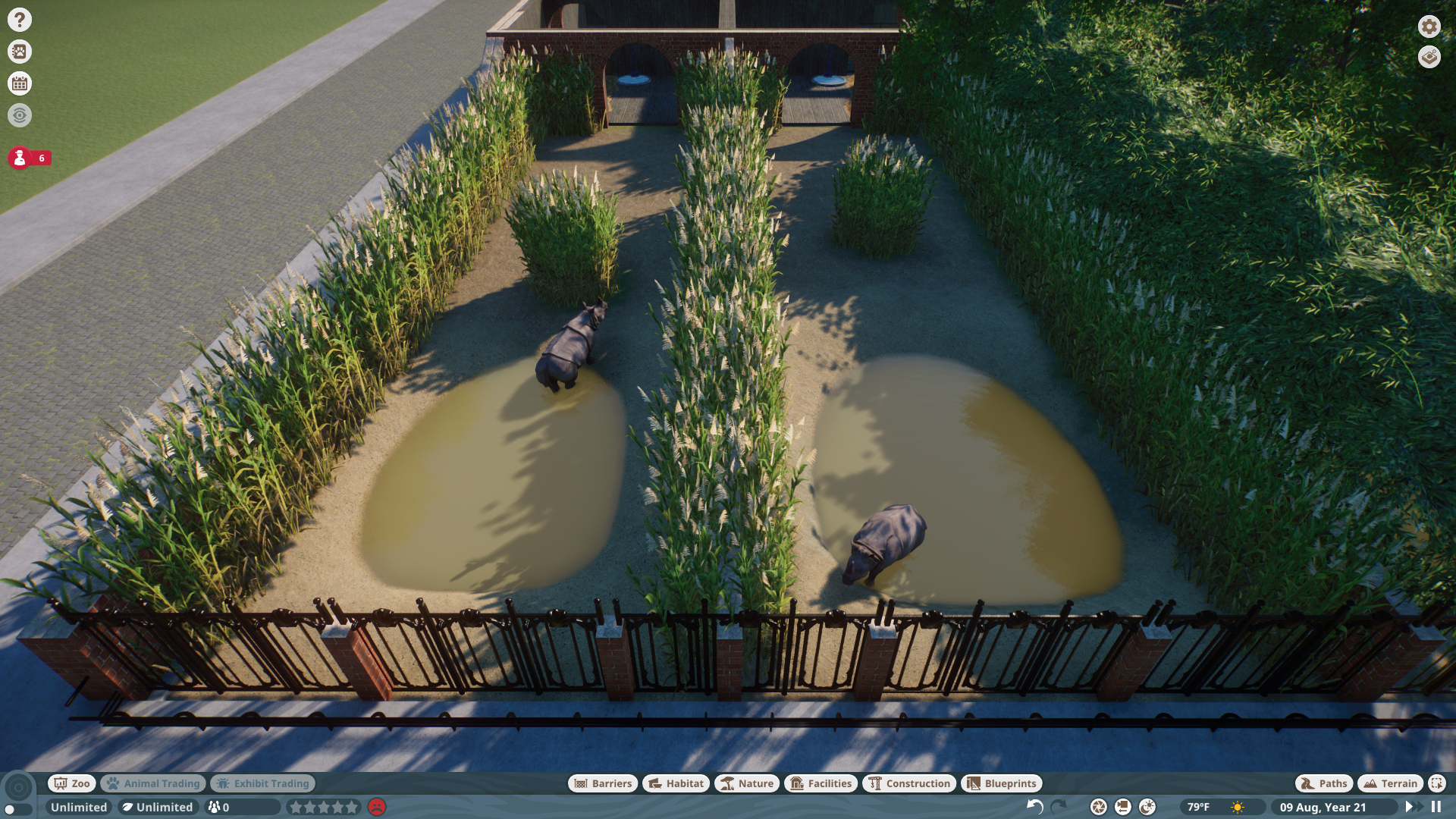The width and height of the screenshot is (1456, 819).
Task: Open the Habitat menu
Action: [x=674, y=783]
